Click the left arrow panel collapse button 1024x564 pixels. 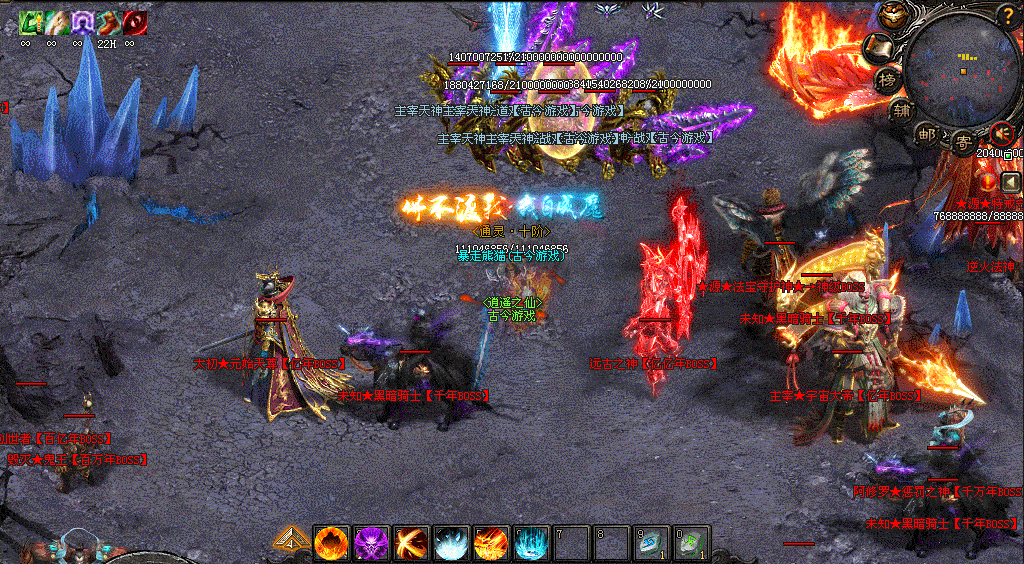(1011, 182)
